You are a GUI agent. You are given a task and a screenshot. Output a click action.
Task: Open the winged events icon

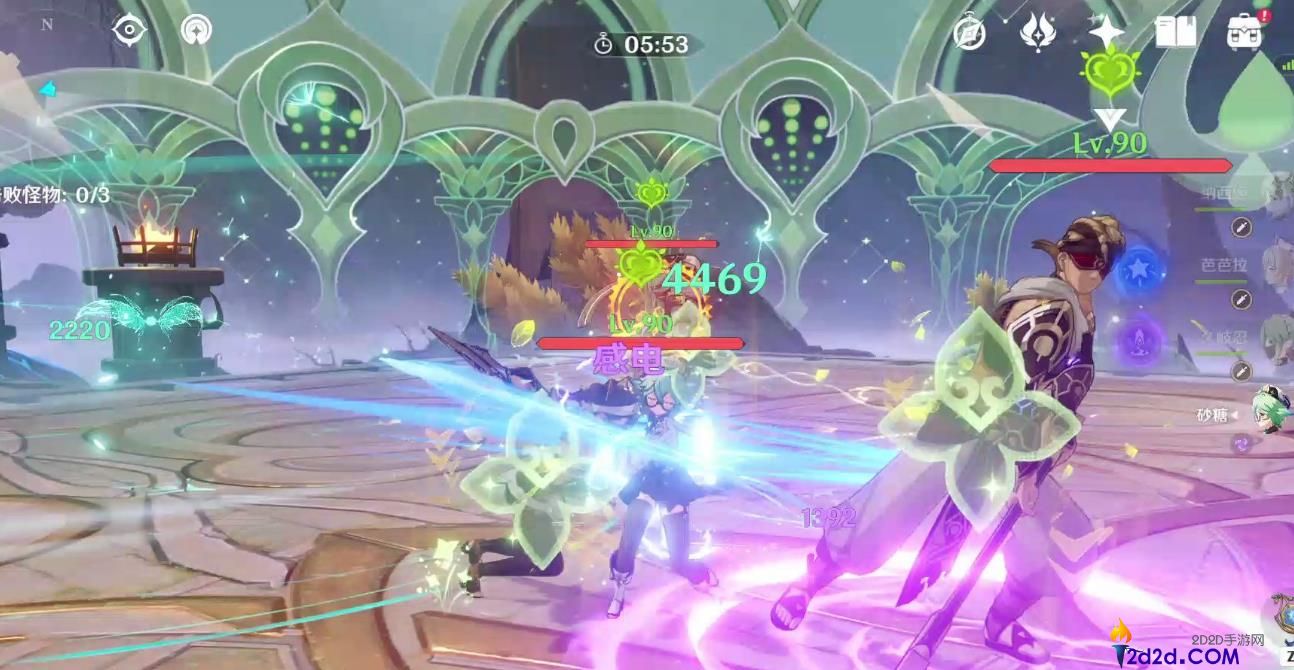click(1038, 32)
